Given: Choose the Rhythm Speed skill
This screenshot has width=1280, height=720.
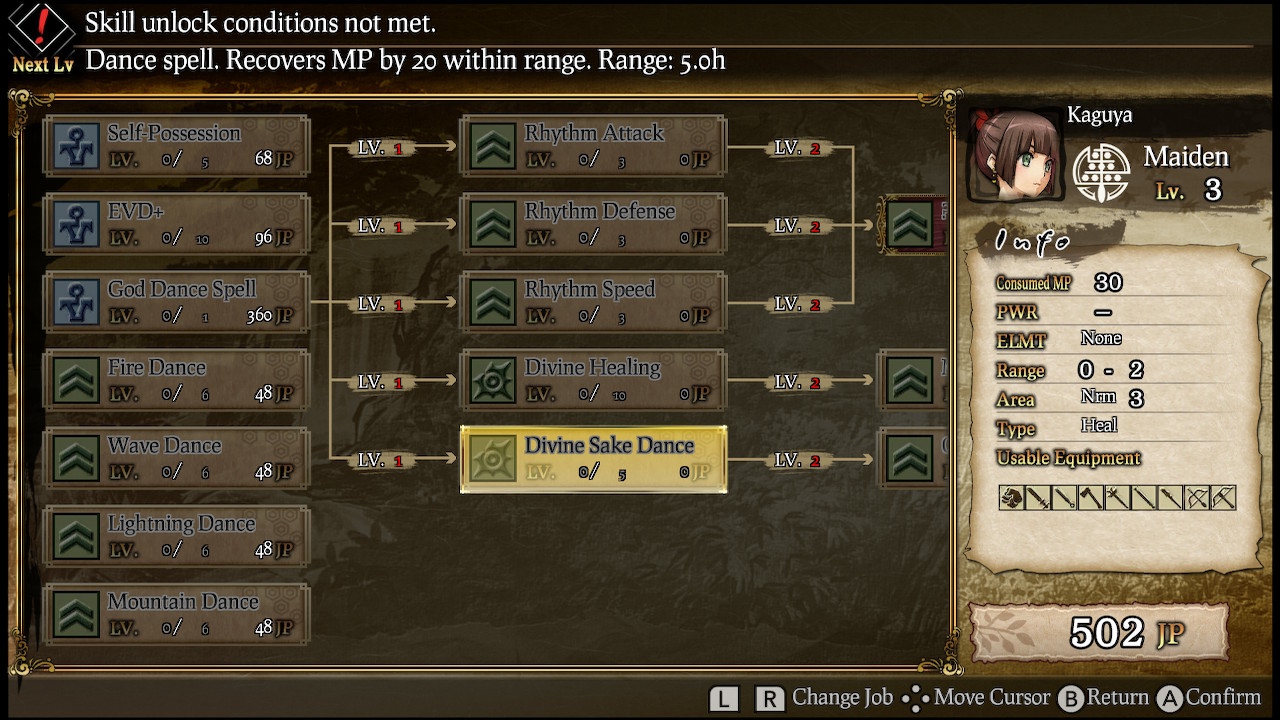Looking at the screenshot, I should point(593,302).
